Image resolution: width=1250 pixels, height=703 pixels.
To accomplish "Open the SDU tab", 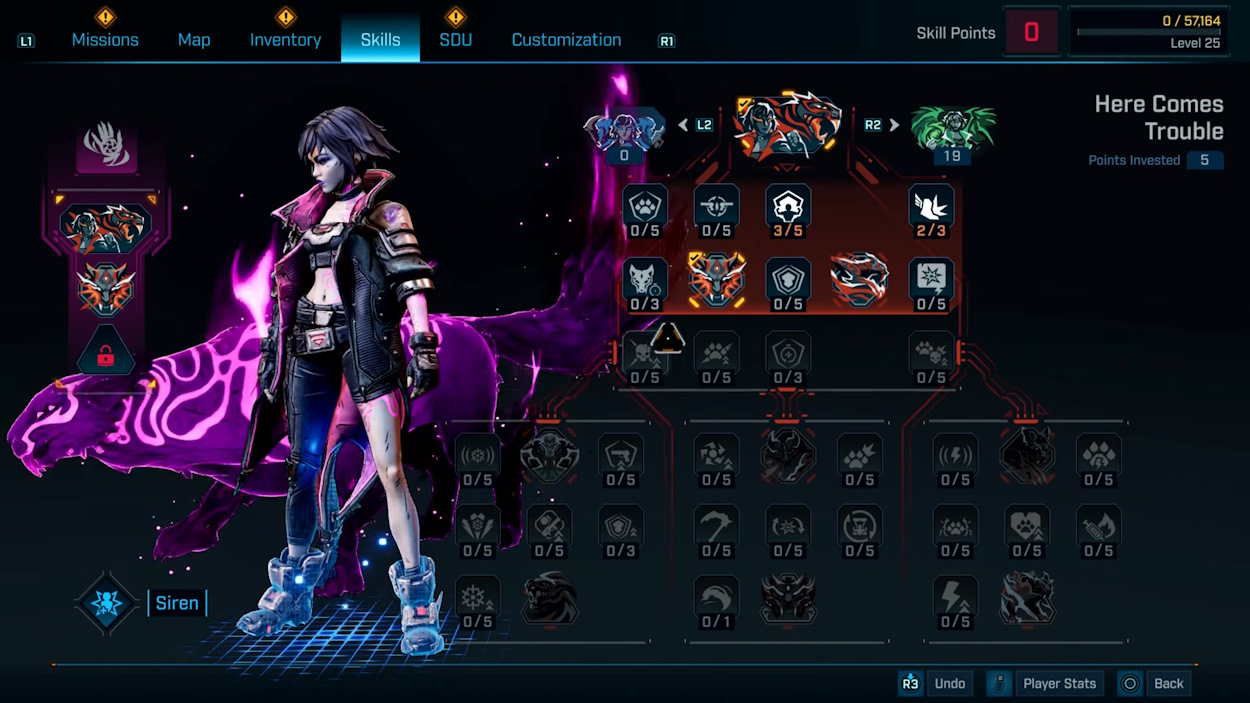I will point(455,40).
